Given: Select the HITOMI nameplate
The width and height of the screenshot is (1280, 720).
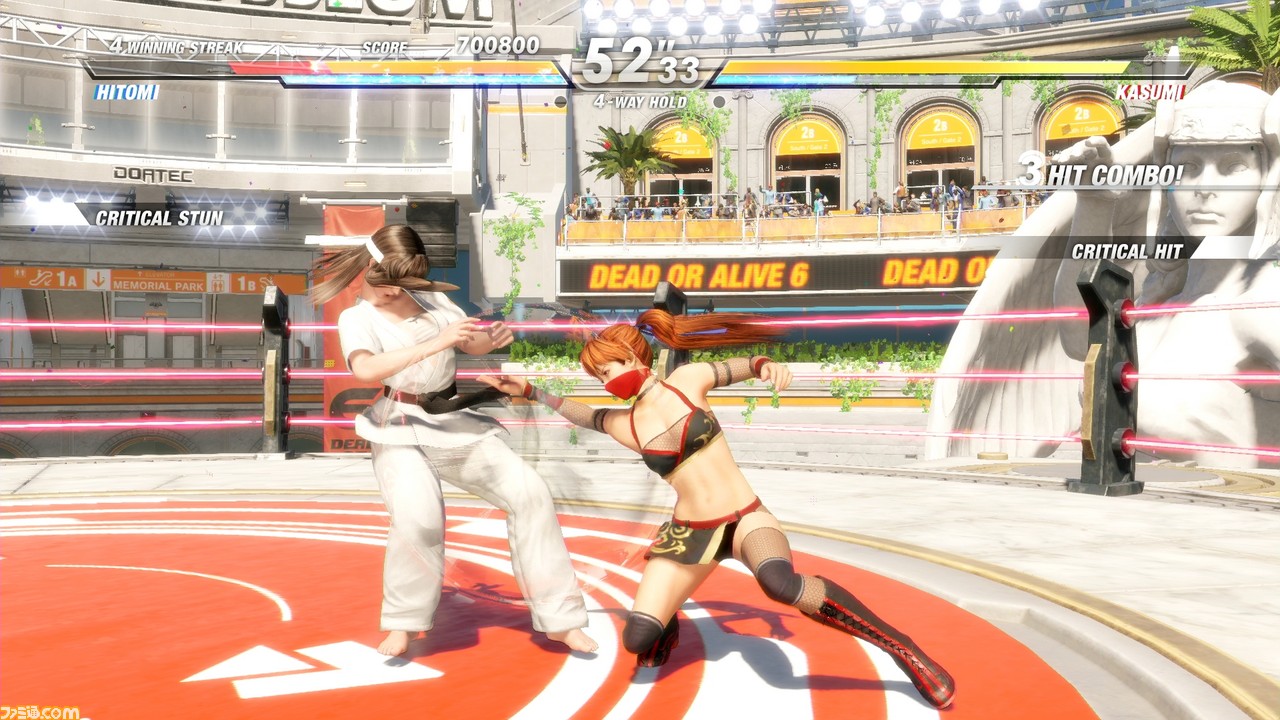Looking at the screenshot, I should [x=126, y=91].
